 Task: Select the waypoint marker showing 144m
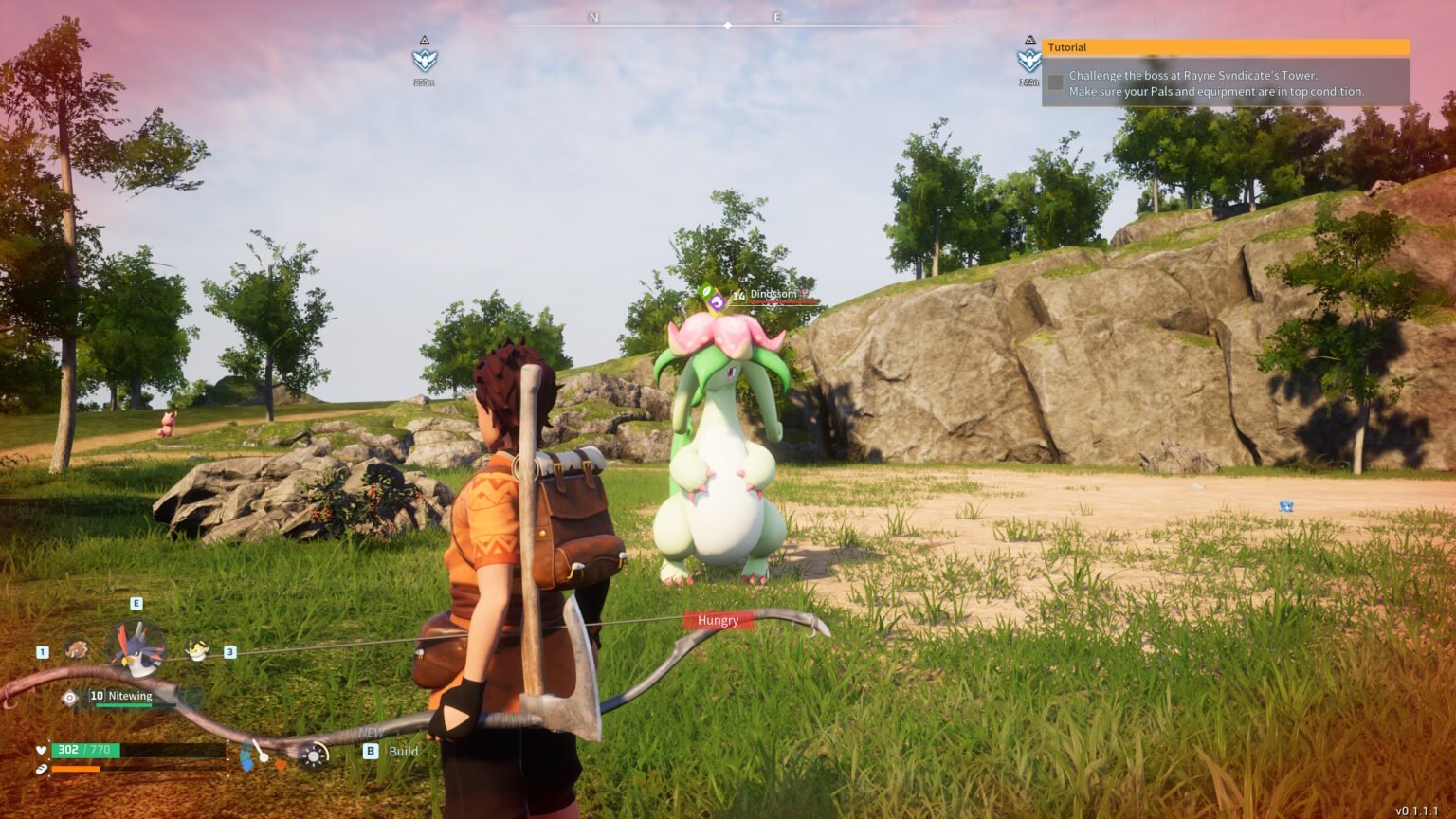(x=1028, y=61)
